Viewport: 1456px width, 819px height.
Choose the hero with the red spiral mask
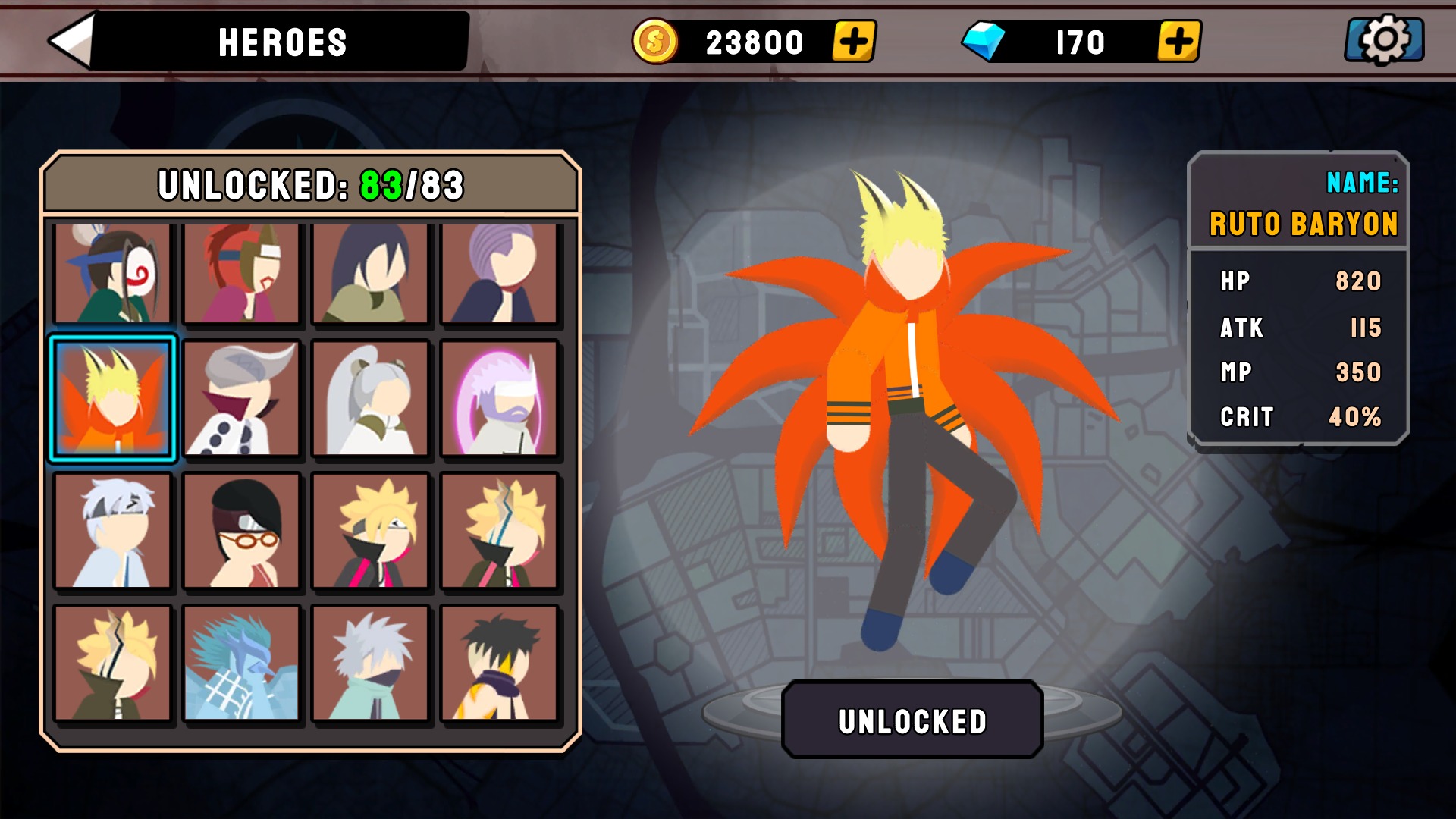[113, 273]
